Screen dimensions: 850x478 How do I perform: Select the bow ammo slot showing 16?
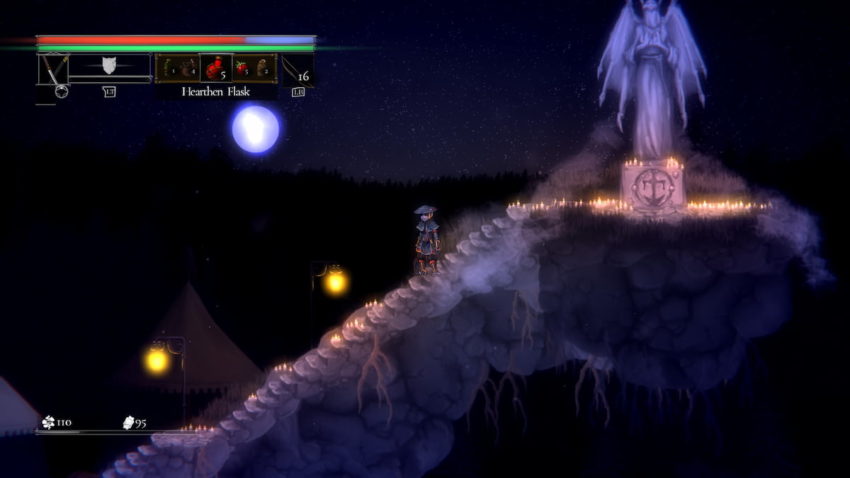(298, 68)
